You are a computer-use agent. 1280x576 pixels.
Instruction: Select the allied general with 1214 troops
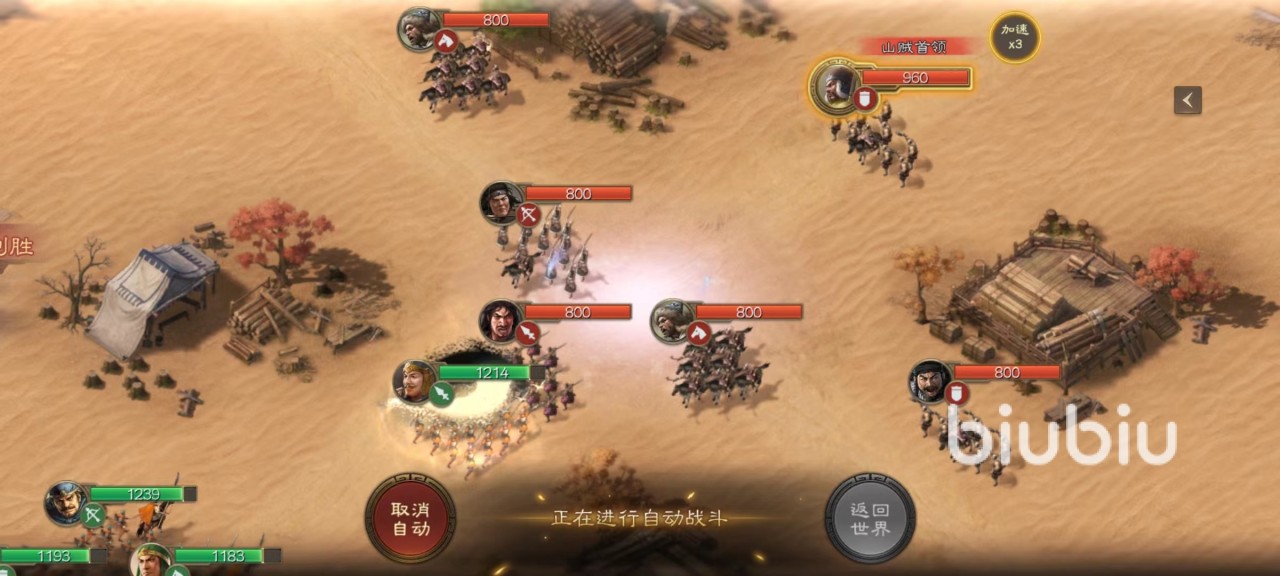click(x=415, y=380)
